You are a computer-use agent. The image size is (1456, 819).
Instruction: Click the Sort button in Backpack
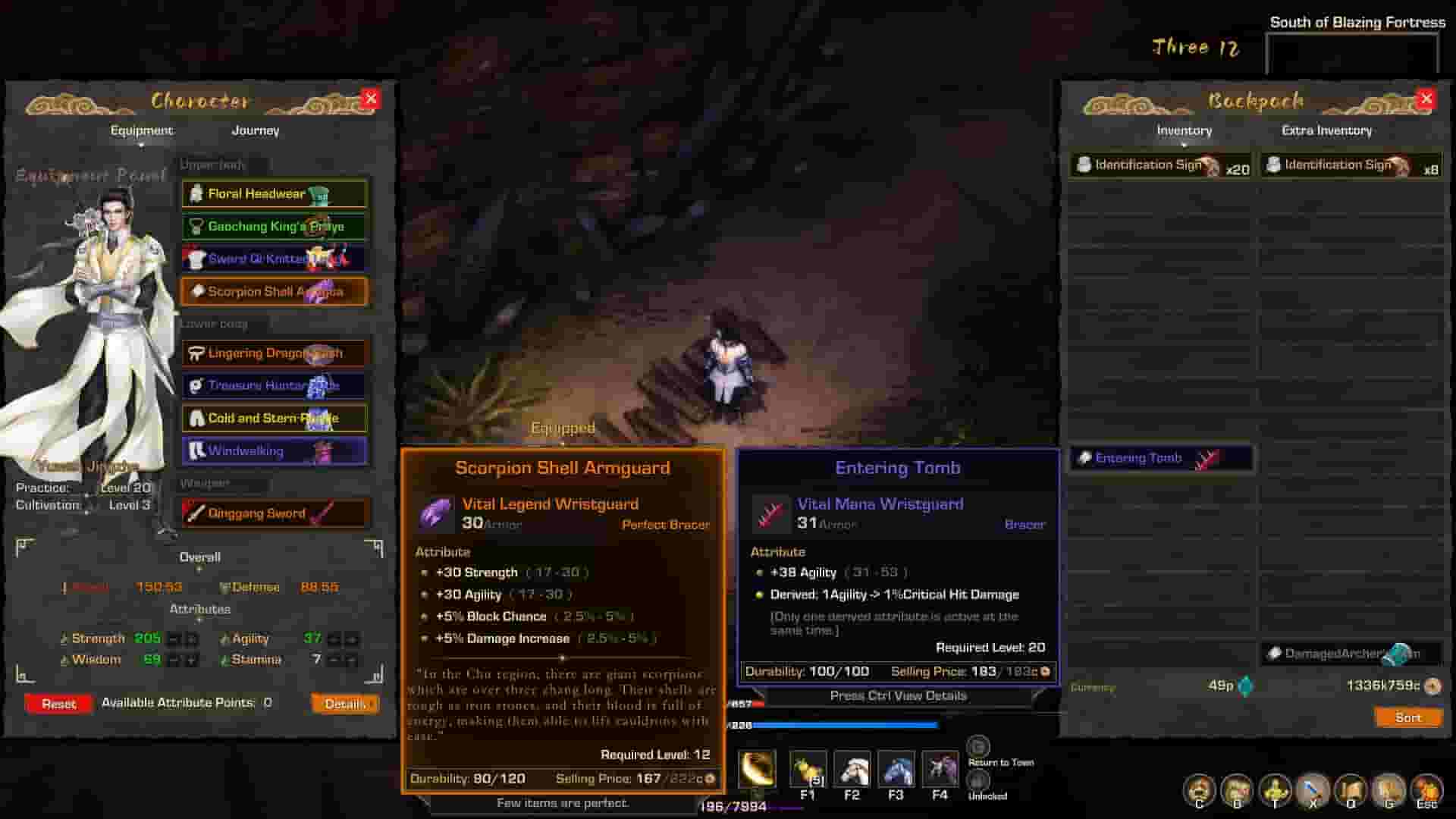click(1407, 717)
